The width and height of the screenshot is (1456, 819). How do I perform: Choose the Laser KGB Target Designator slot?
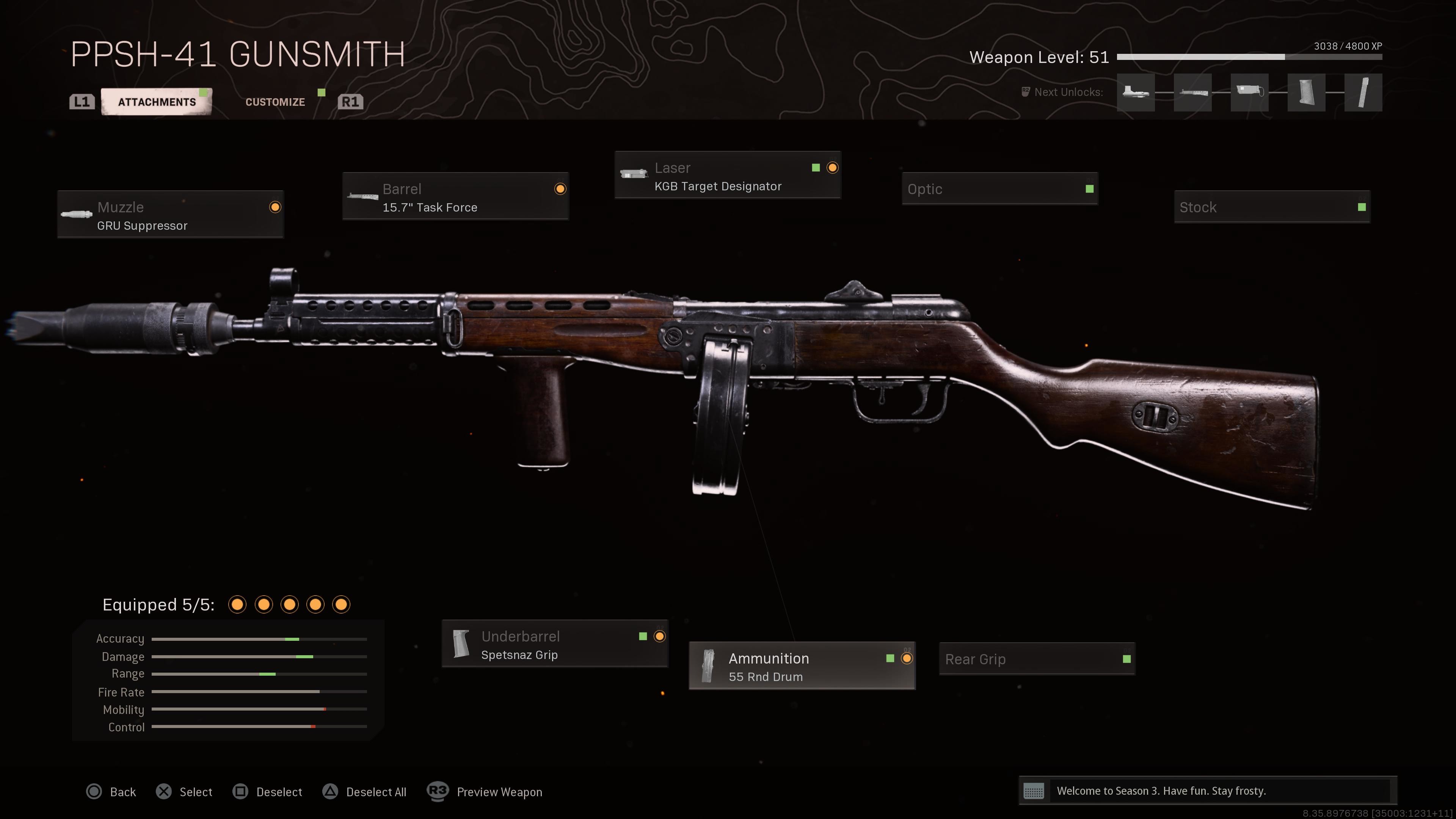pos(728,176)
